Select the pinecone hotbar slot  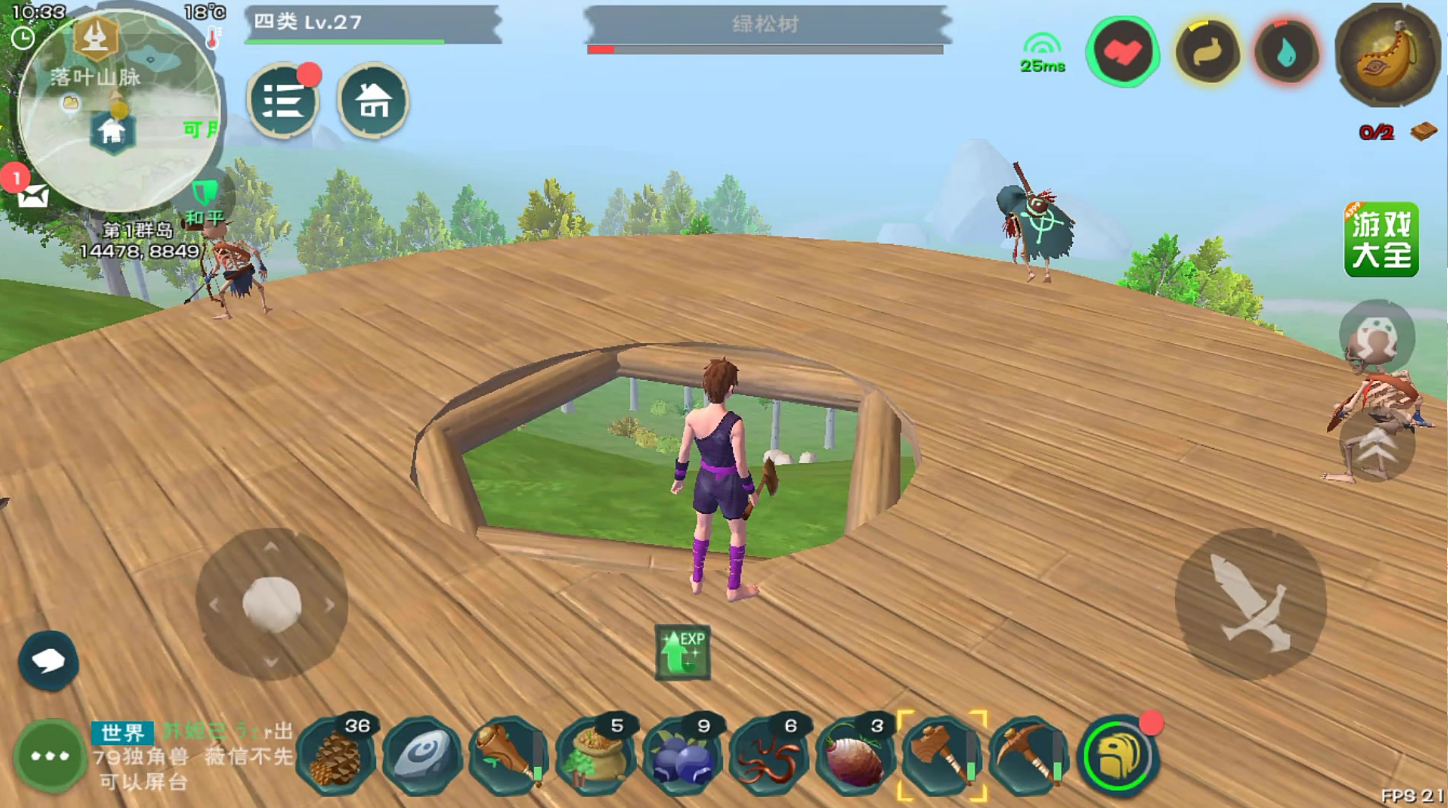pyautogui.click(x=335, y=758)
